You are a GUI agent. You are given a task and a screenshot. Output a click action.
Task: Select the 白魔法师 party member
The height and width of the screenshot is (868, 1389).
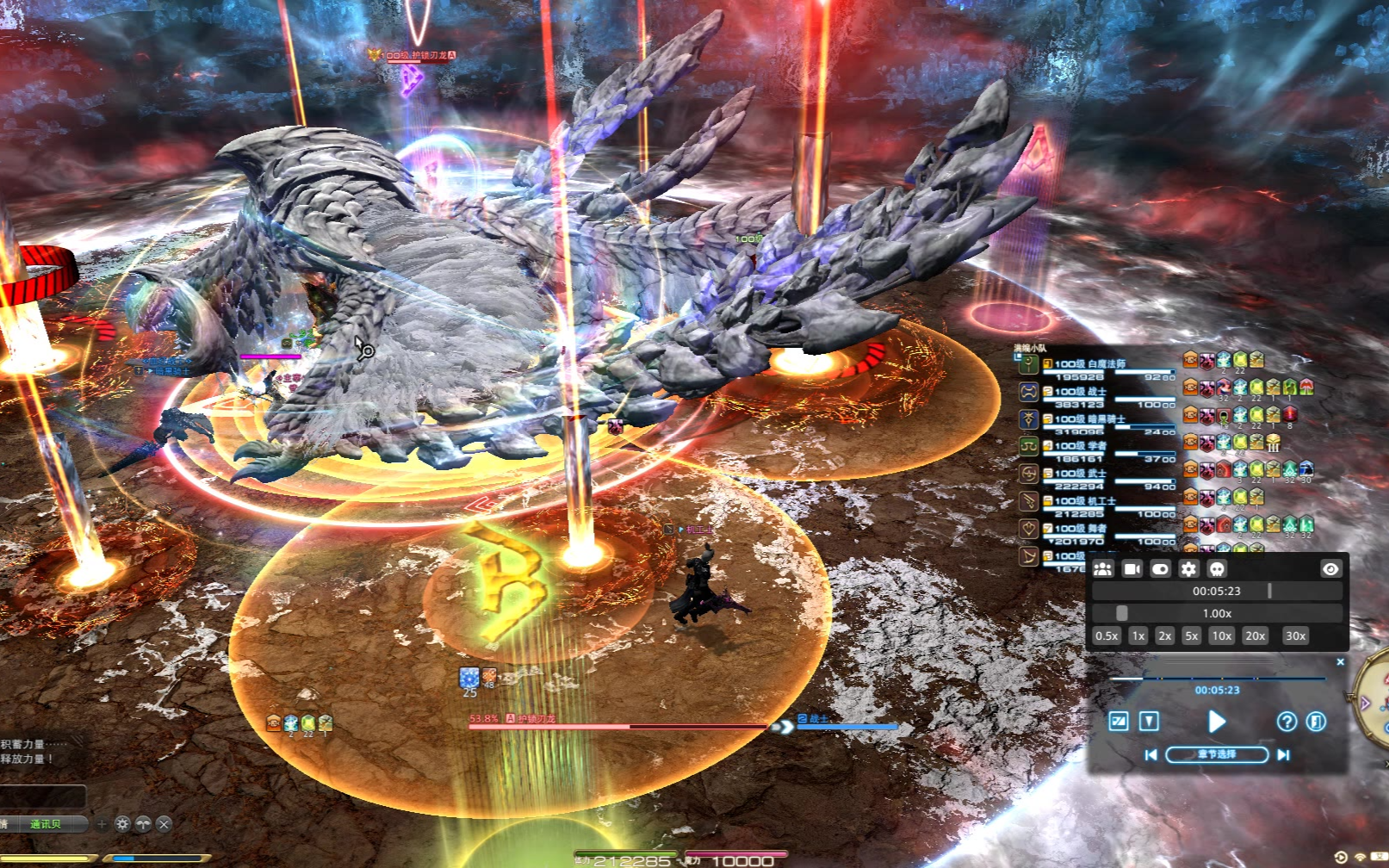point(1089,364)
